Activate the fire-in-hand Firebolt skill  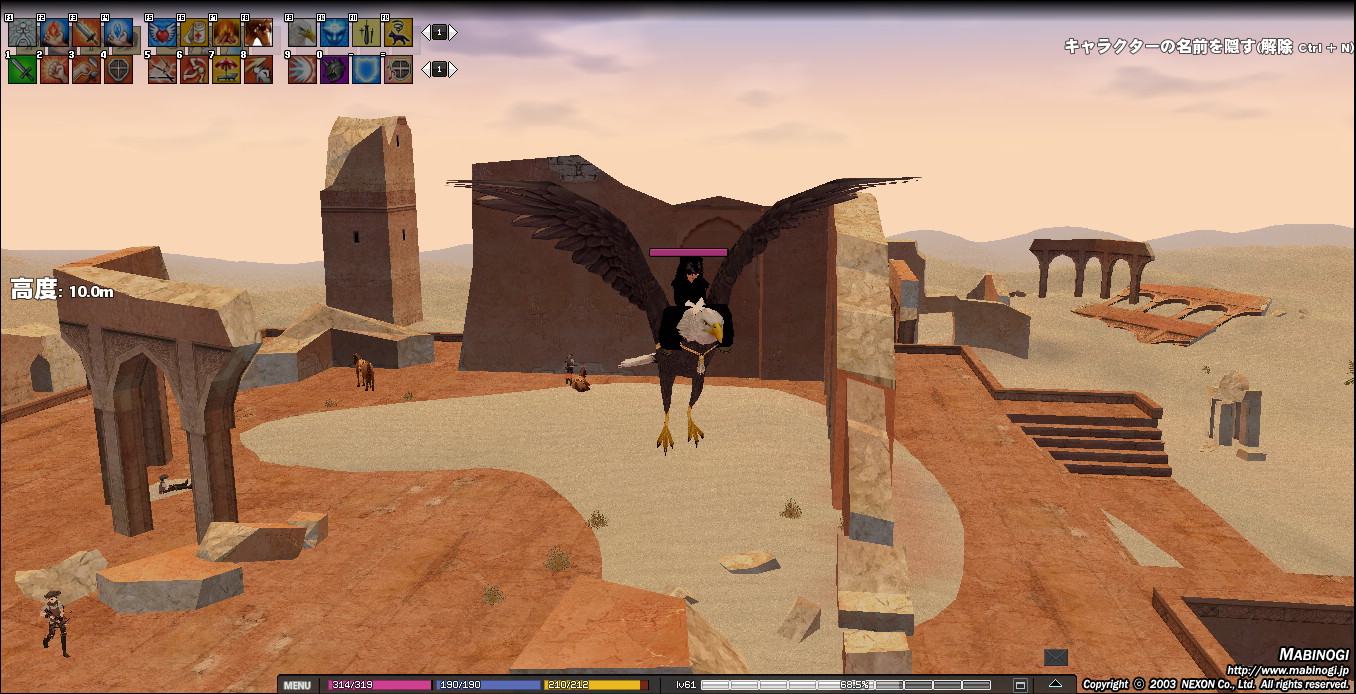pos(54,33)
